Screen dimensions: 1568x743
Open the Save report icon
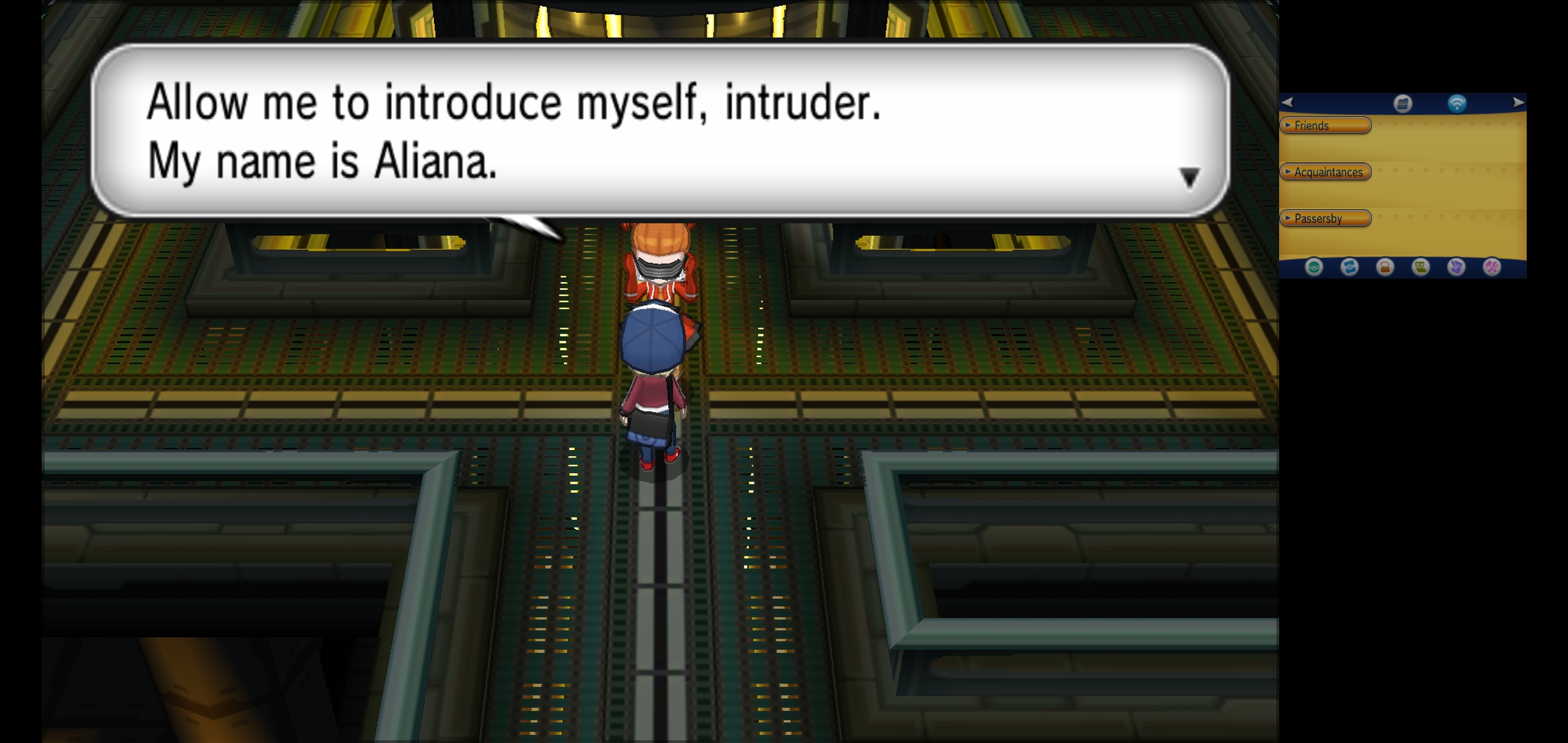(x=1456, y=267)
